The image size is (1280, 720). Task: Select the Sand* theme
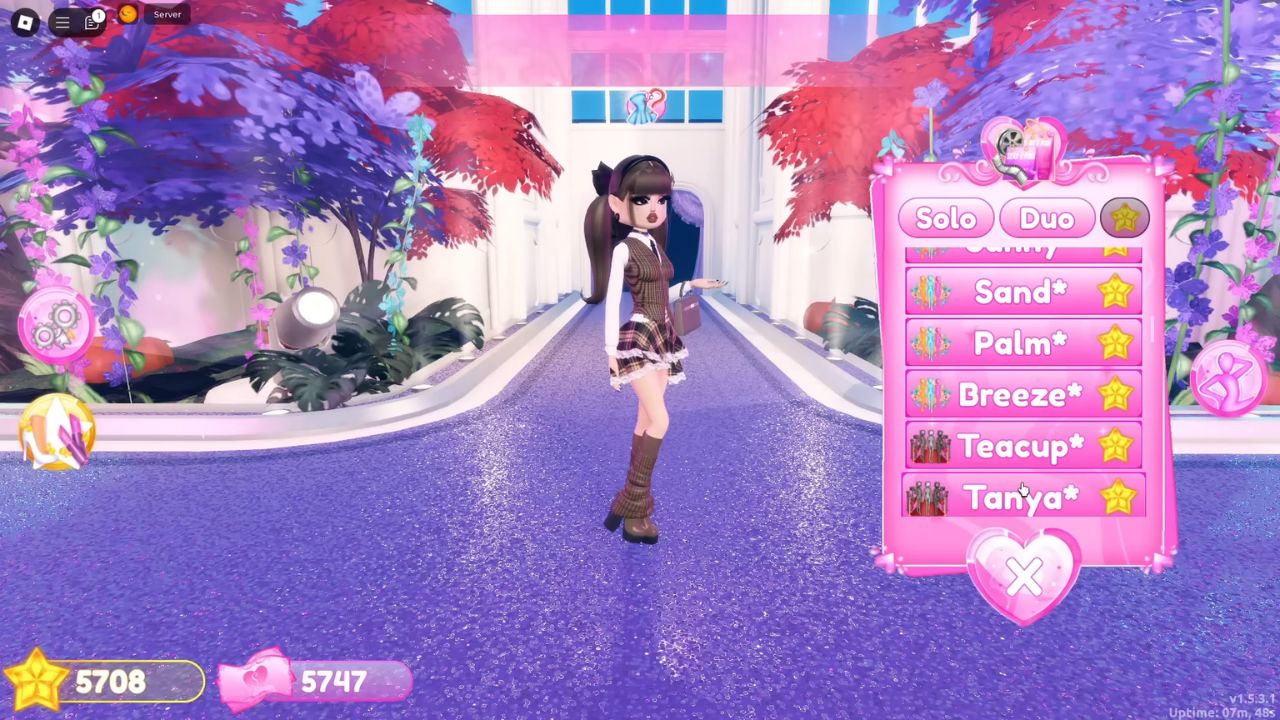point(1020,291)
